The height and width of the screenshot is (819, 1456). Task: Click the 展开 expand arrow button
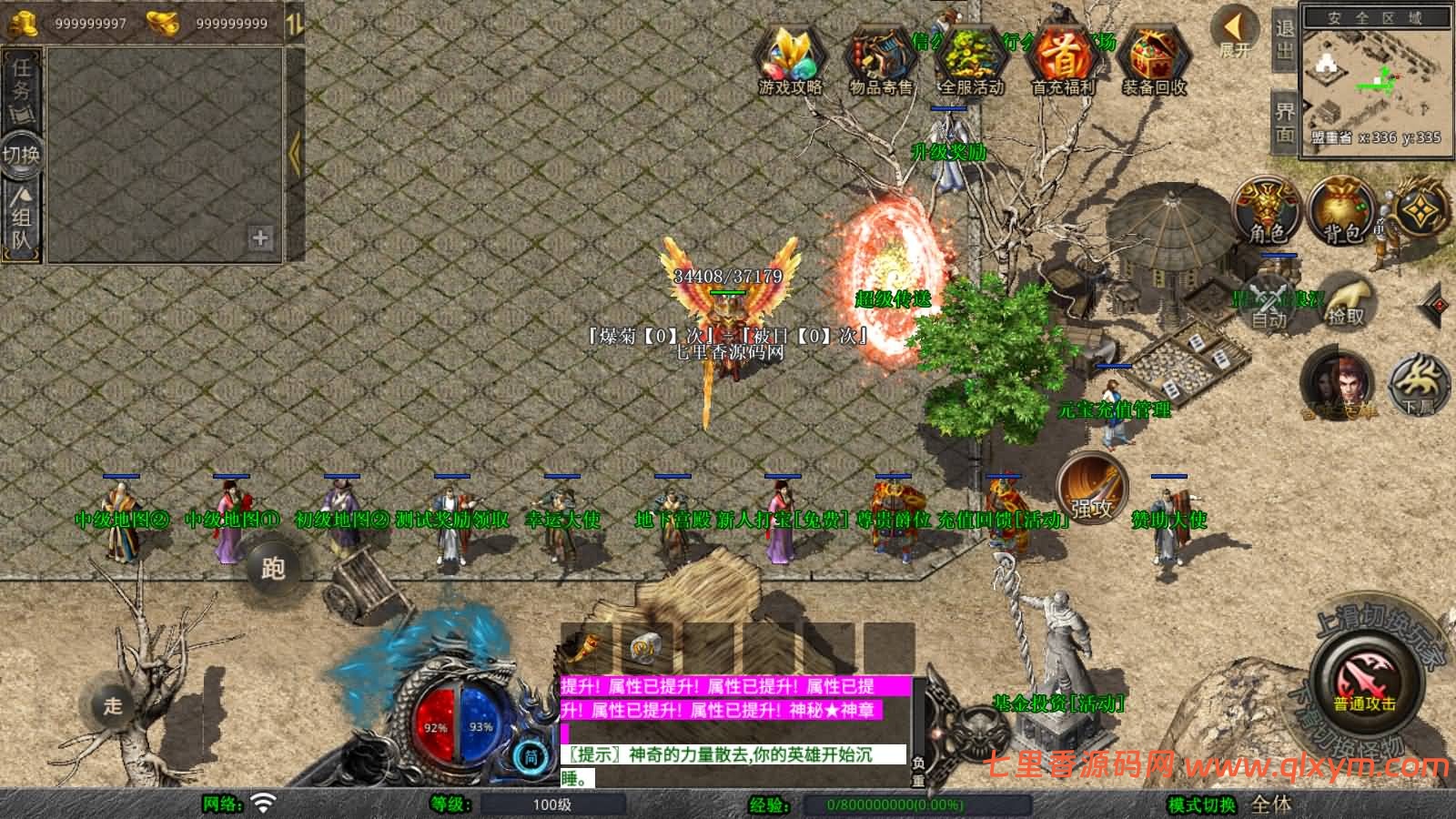pos(1235,32)
